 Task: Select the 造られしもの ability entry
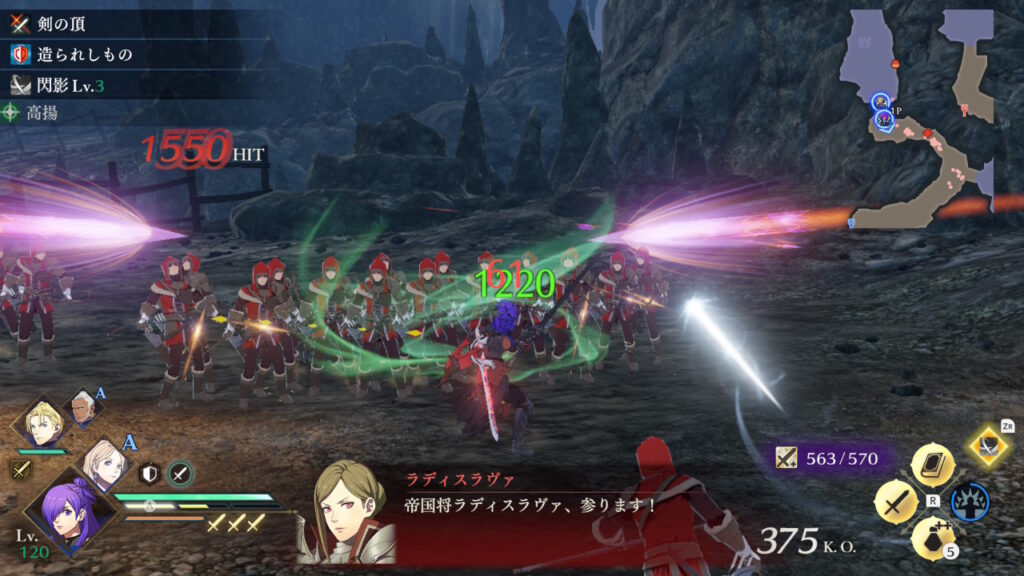(x=70, y=53)
